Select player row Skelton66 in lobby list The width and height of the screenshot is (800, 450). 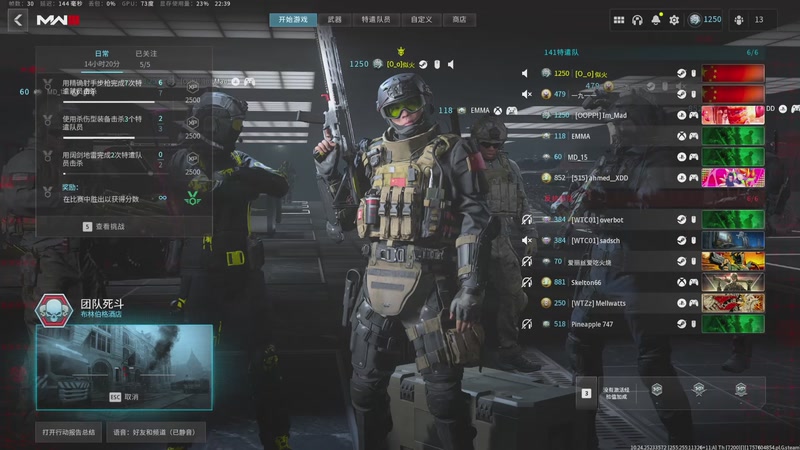point(612,282)
